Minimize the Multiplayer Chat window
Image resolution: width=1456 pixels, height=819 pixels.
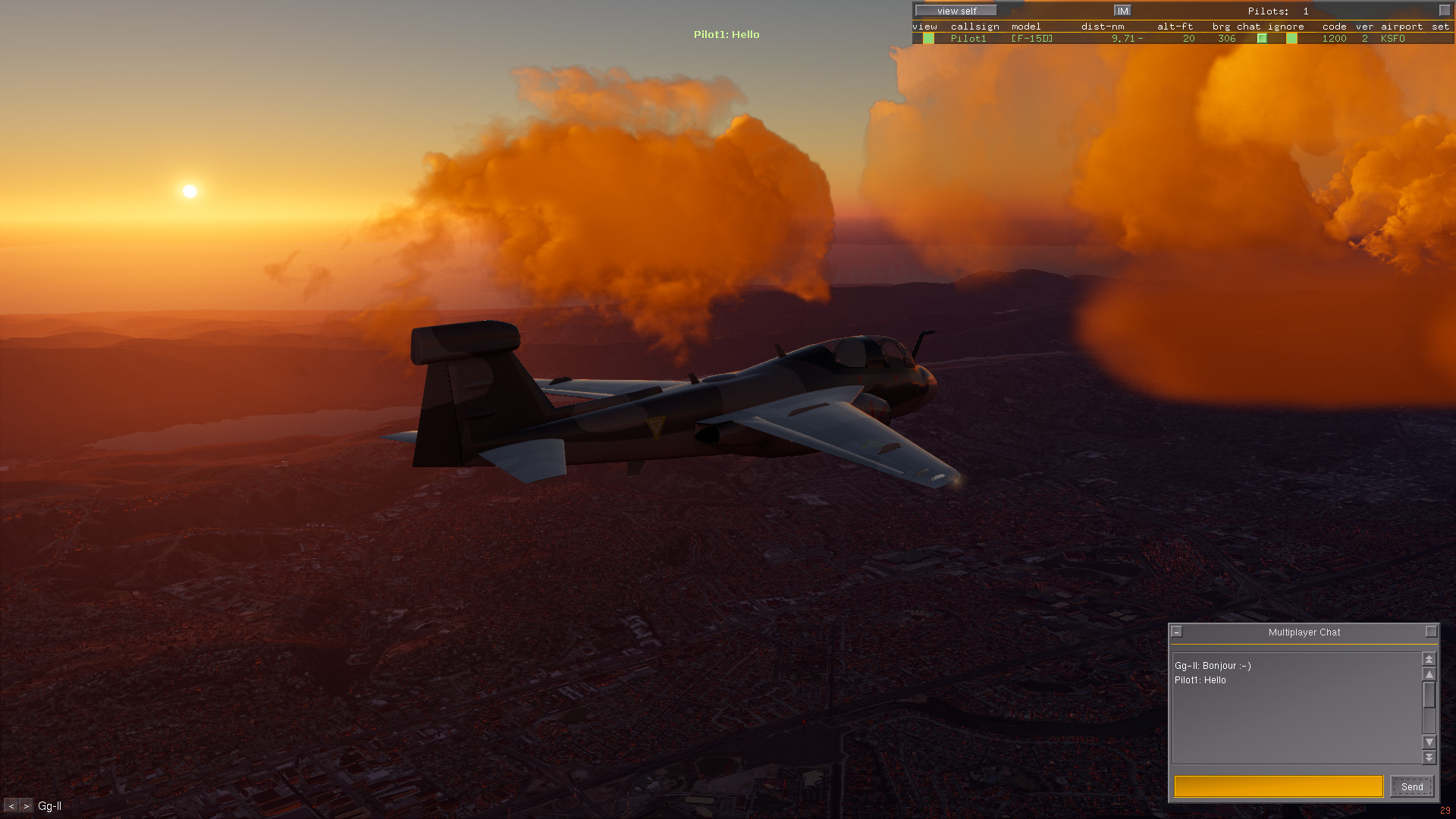pos(1177,632)
